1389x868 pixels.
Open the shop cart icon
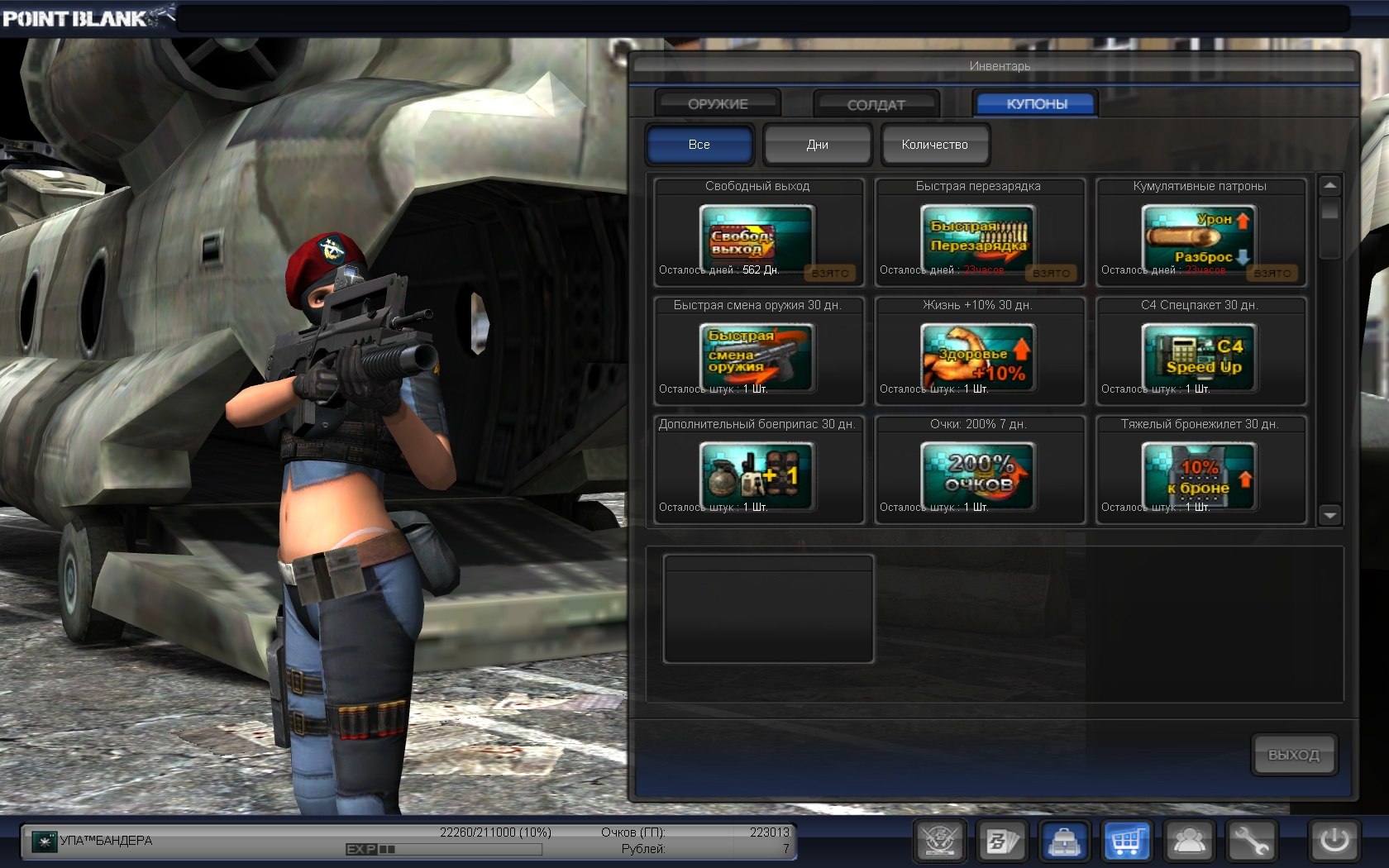pyautogui.click(x=1126, y=842)
